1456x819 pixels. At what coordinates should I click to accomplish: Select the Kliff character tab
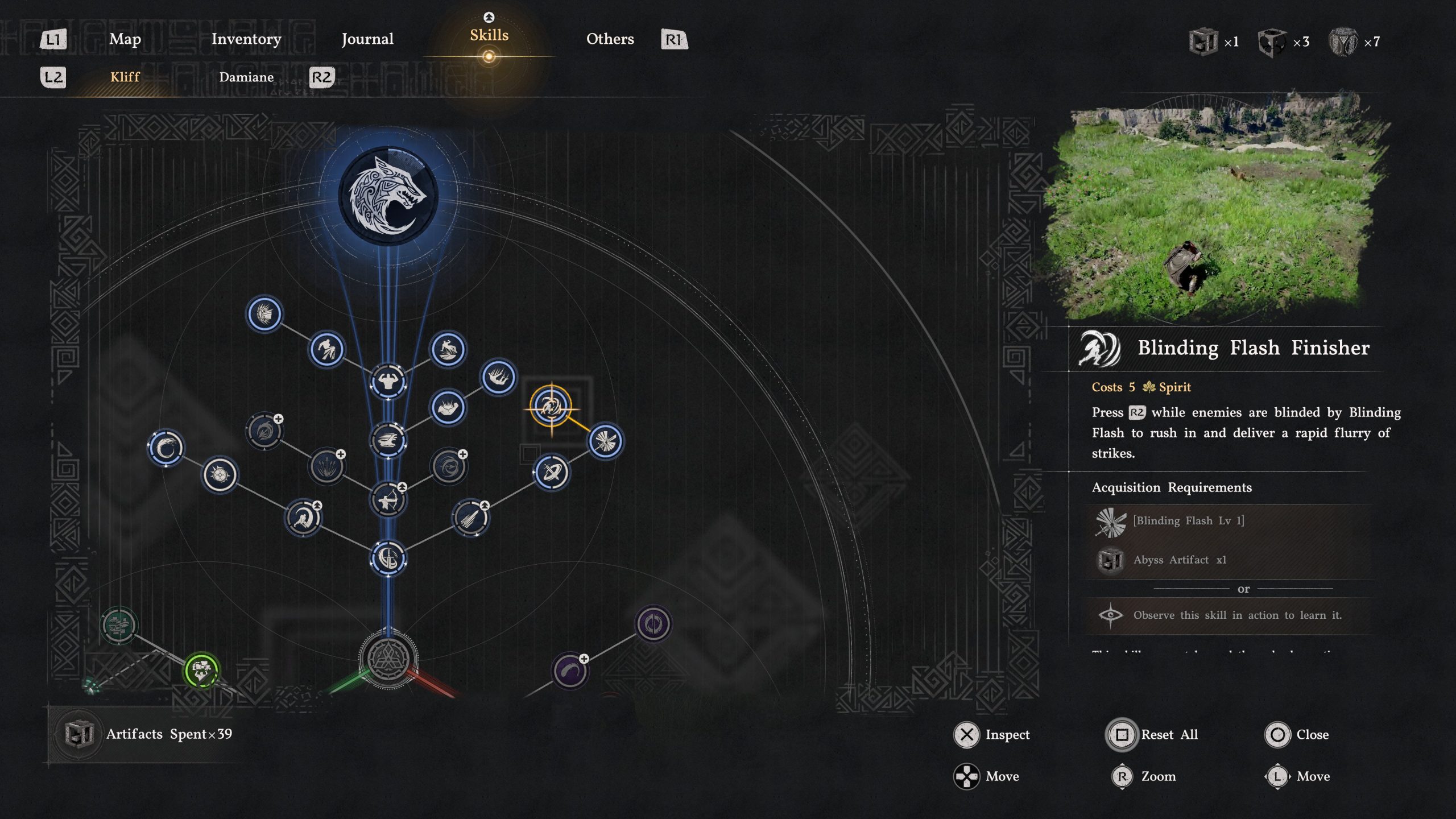click(x=125, y=77)
